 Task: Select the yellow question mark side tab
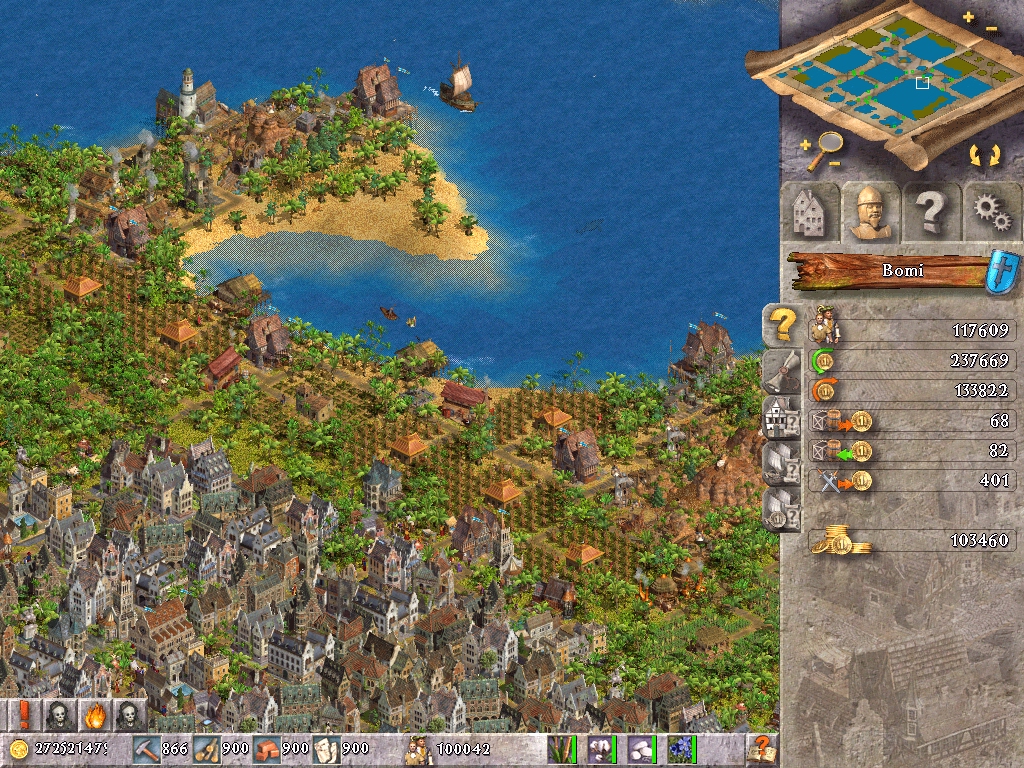point(782,324)
